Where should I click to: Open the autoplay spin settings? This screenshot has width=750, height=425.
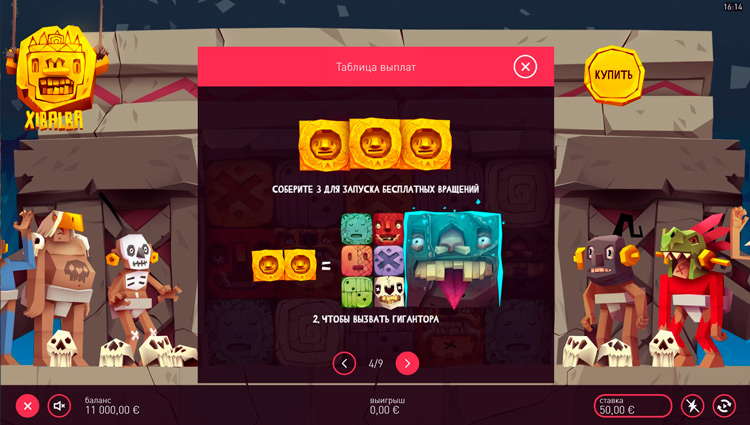point(723,405)
